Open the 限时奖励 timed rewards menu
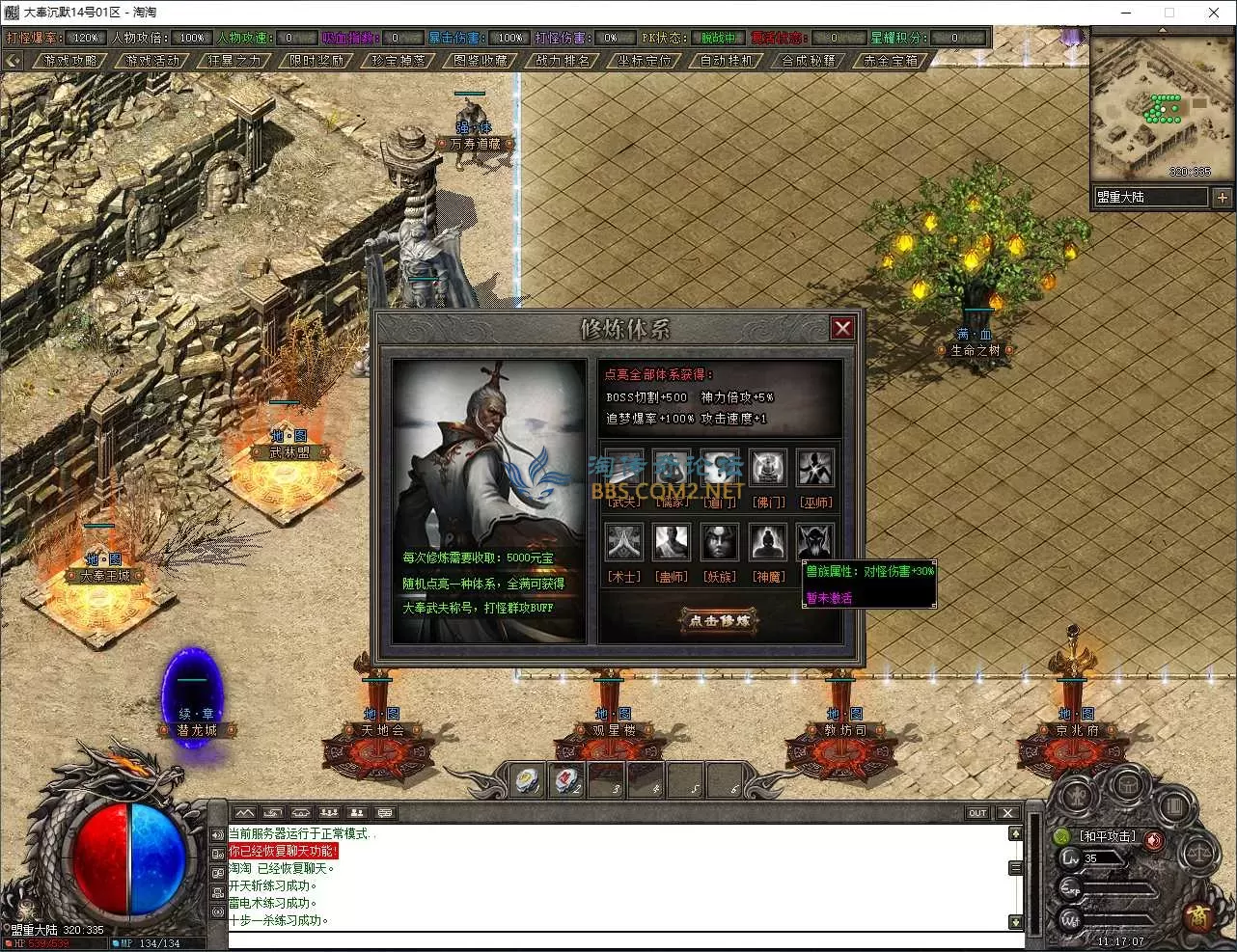The image size is (1237, 952). [x=316, y=61]
